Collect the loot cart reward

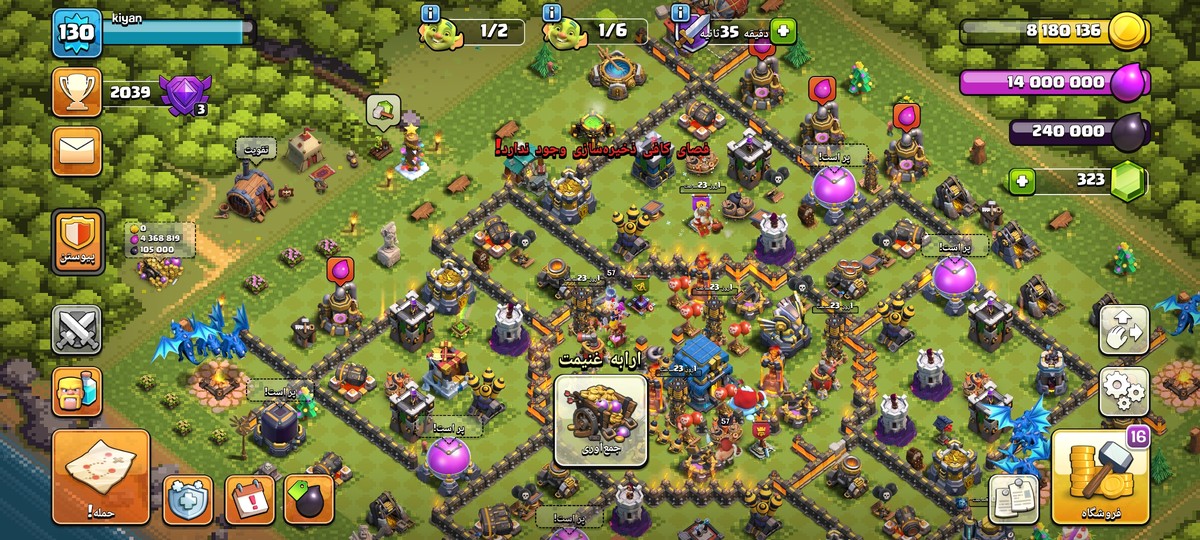click(x=600, y=420)
